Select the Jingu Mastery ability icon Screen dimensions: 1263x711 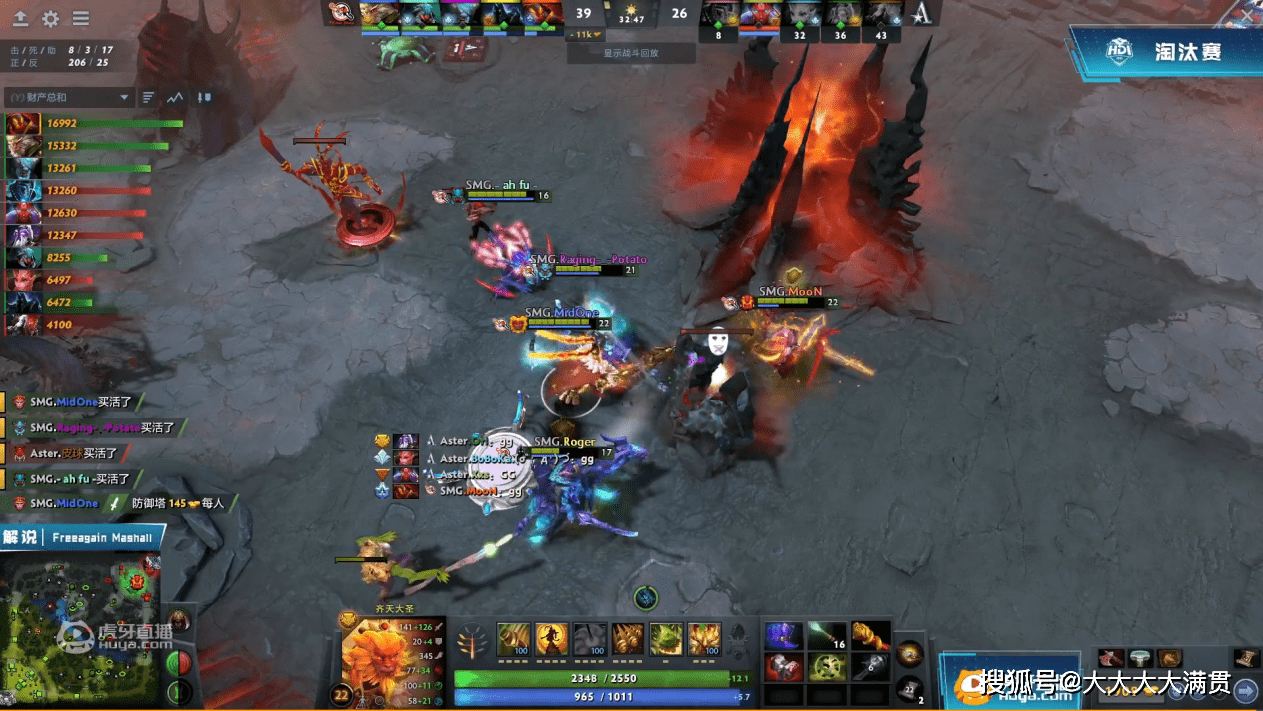coord(629,638)
